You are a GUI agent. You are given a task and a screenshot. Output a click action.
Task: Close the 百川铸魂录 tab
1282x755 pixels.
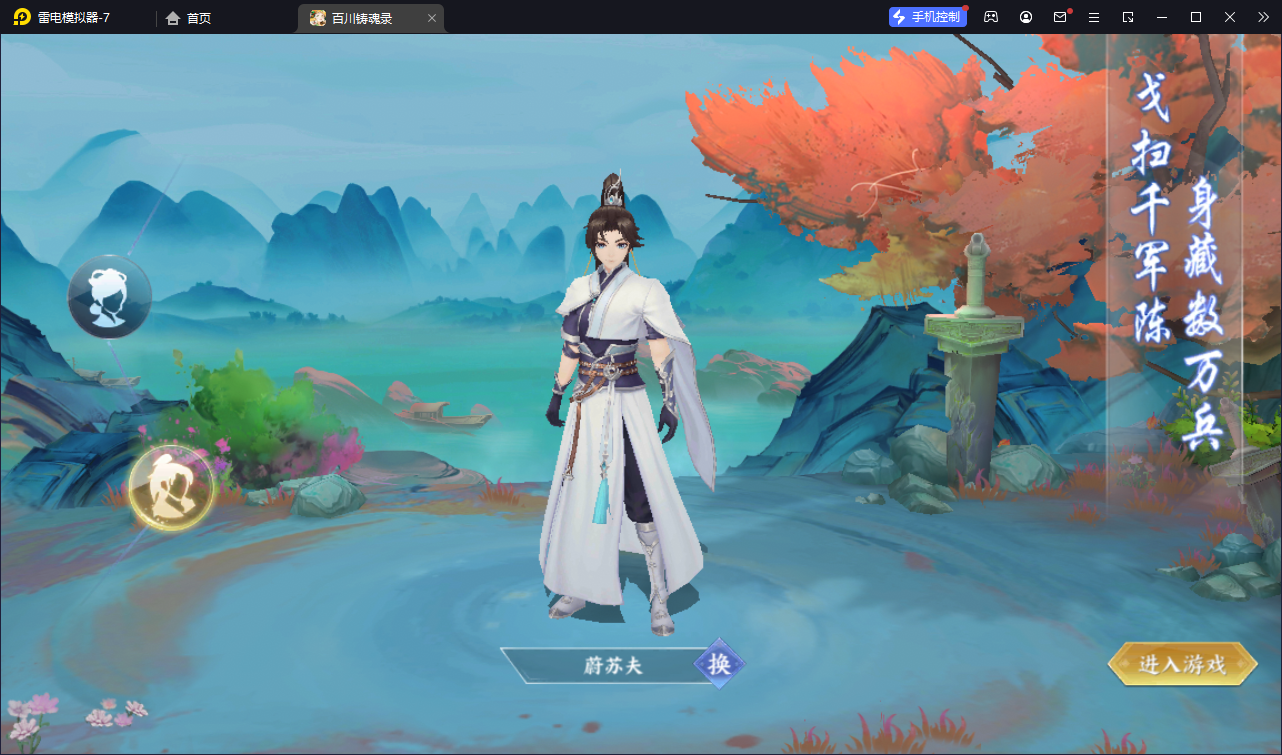tap(431, 17)
